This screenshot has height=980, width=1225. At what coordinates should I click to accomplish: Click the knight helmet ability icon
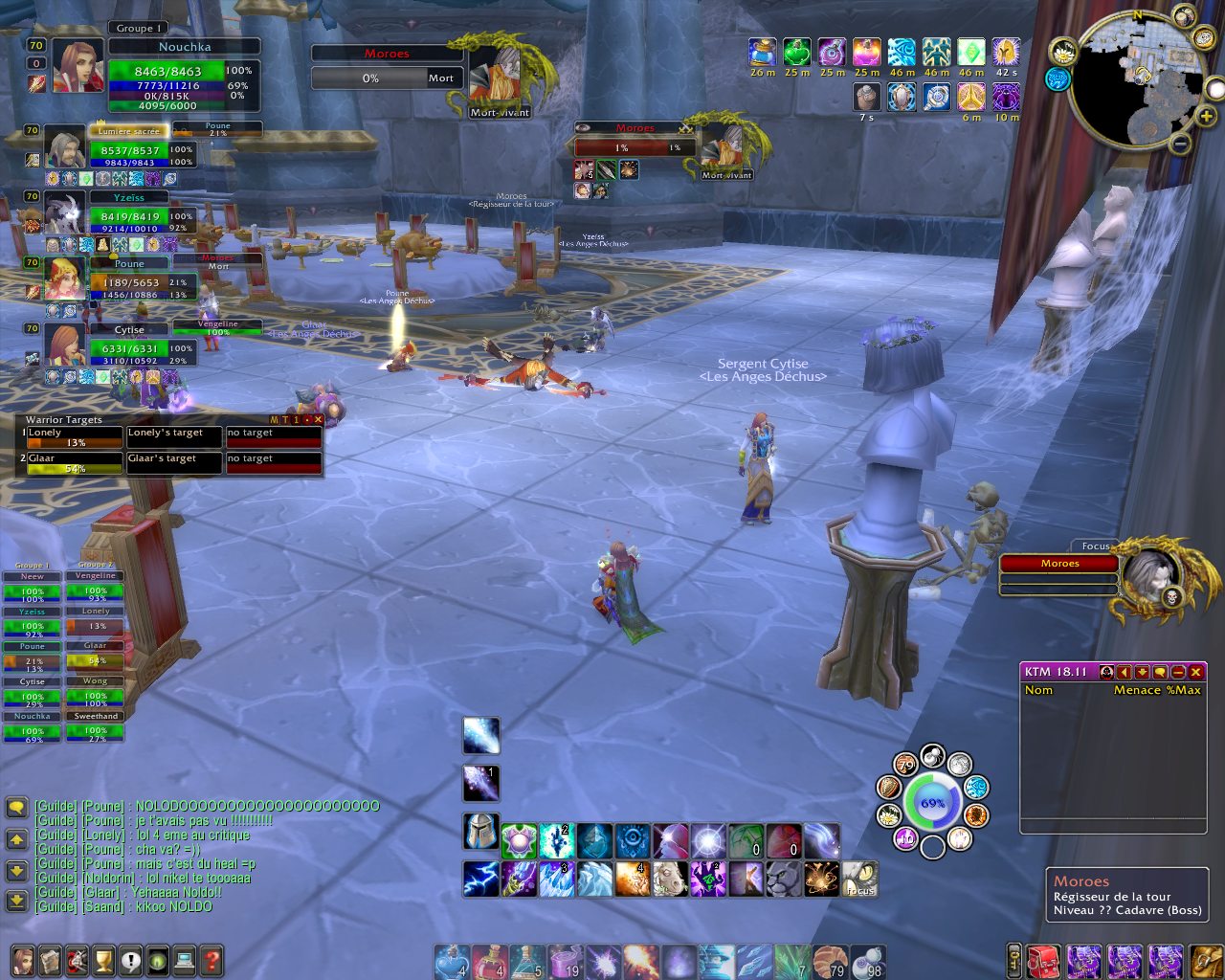(x=481, y=832)
